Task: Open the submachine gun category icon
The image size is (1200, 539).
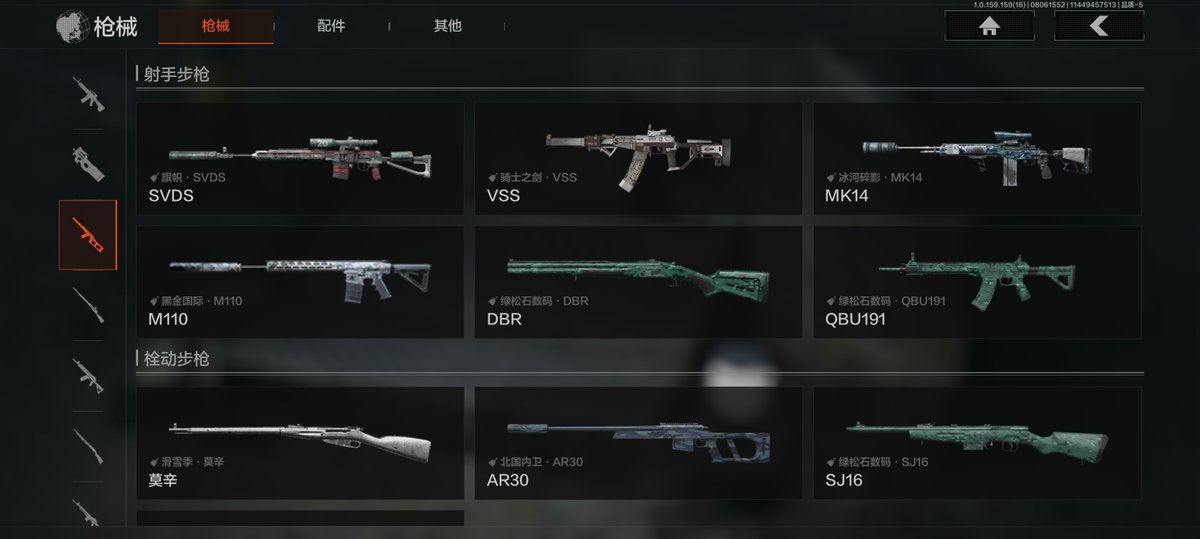Action: pos(88,164)
